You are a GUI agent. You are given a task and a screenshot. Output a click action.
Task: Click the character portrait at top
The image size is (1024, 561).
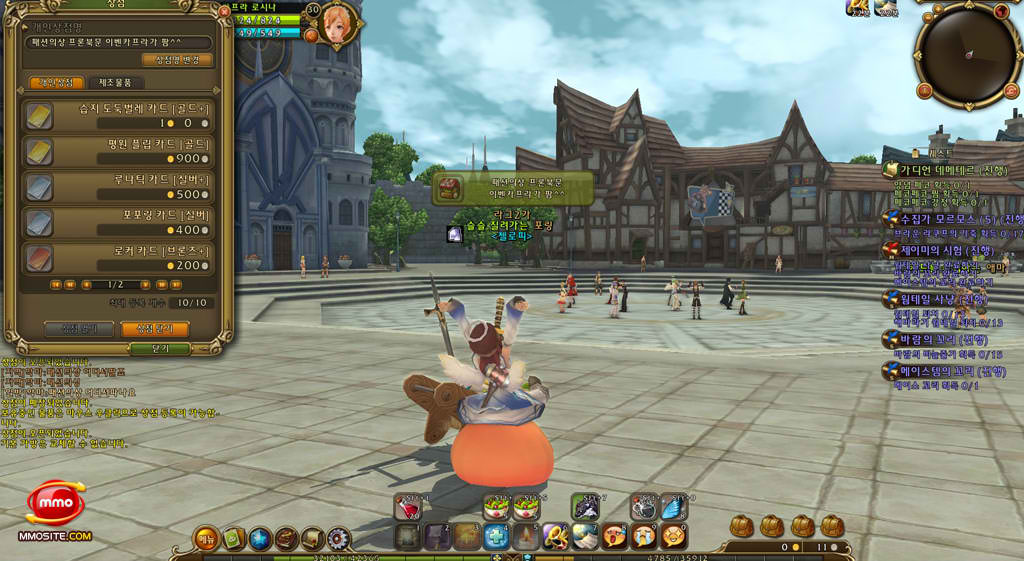click(x=338, y=24)
